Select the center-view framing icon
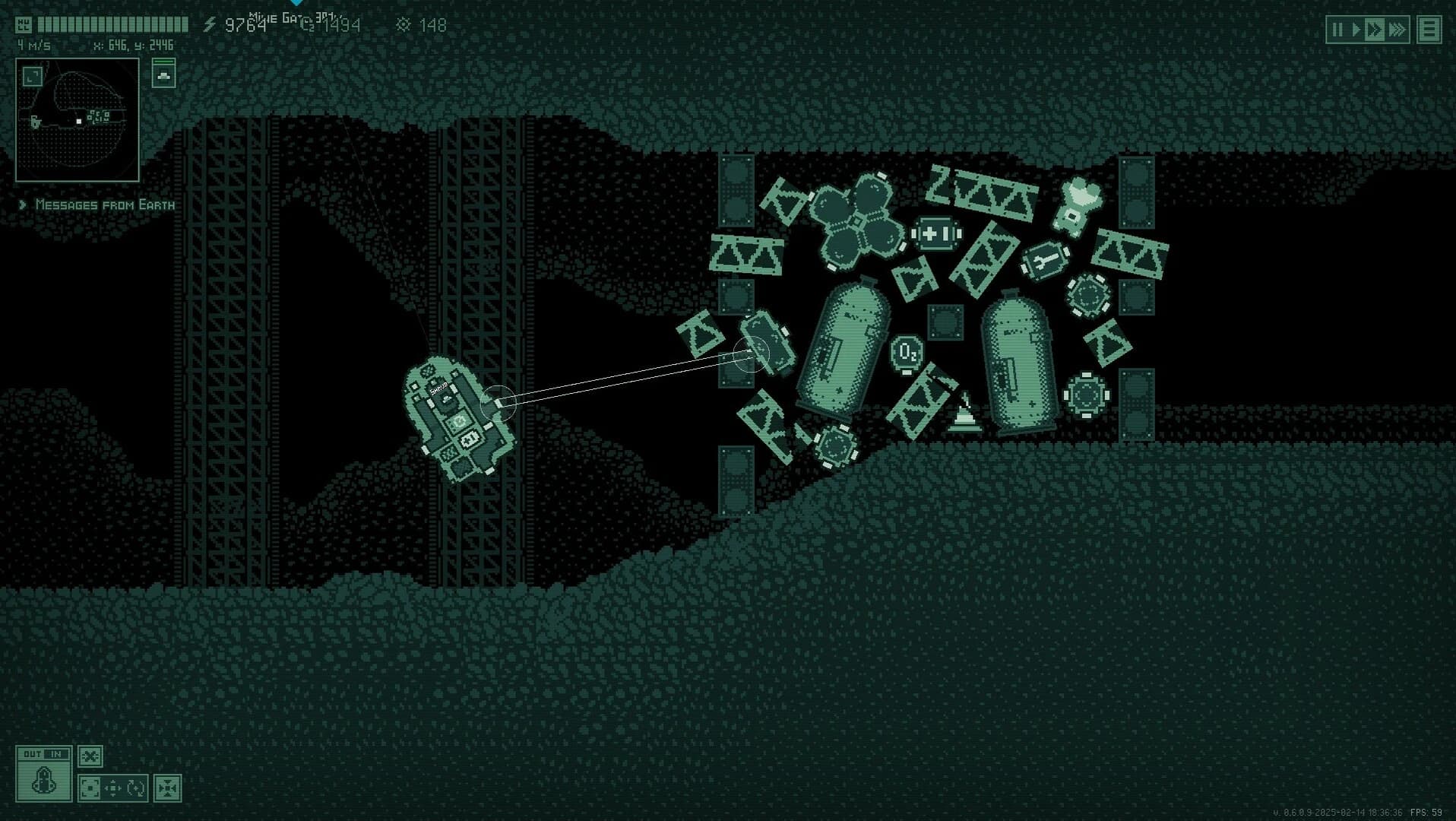This screenshot has height=821, width=1456. tap(90, 789)
